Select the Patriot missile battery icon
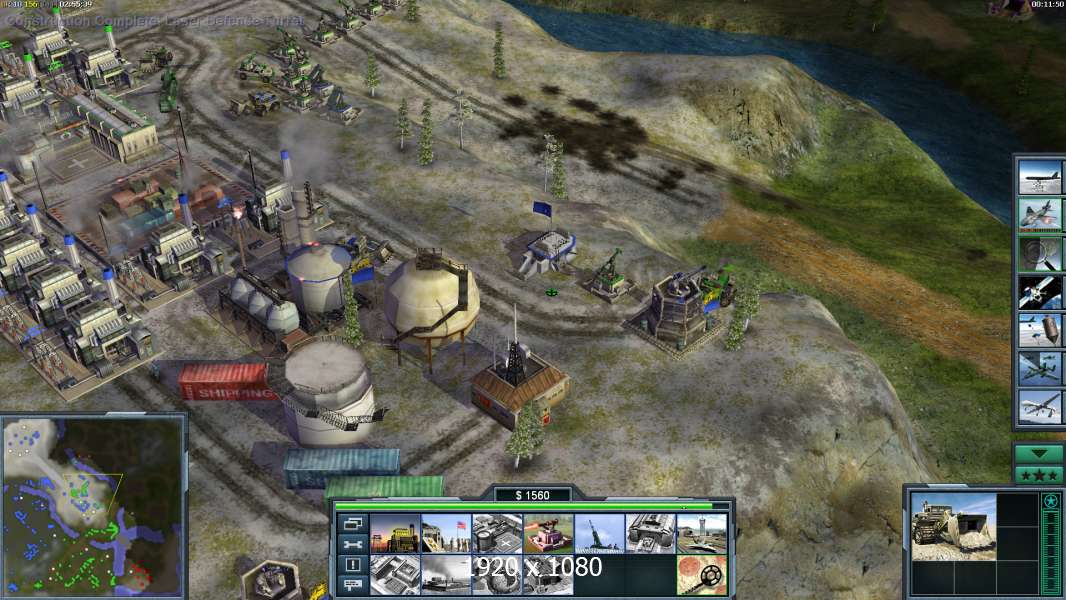Viewport: 1066px width, 600px height. [x=600, y=533]
